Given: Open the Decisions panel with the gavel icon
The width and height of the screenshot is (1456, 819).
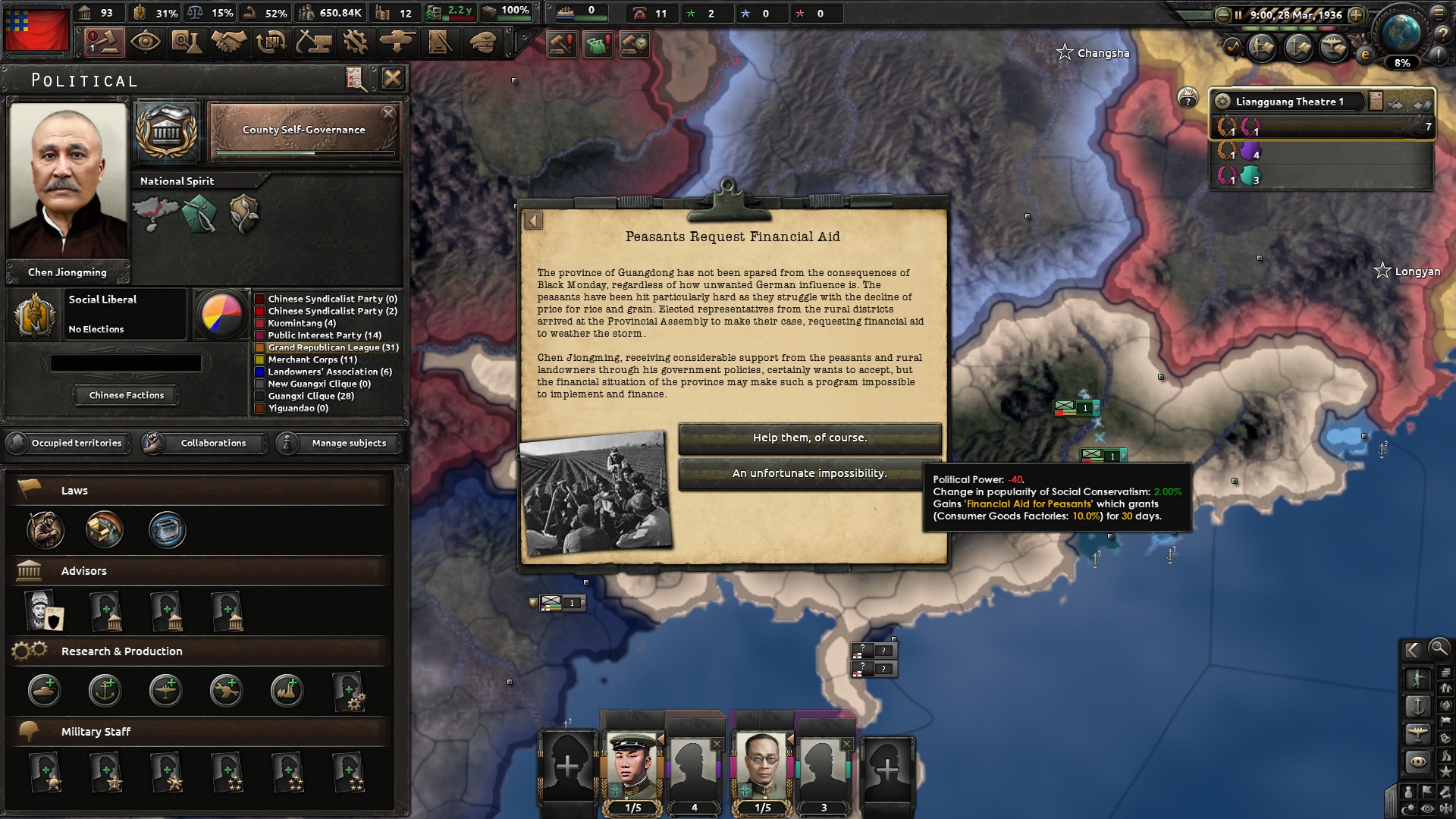Looking at the screenshot, I should pos(106,42).
